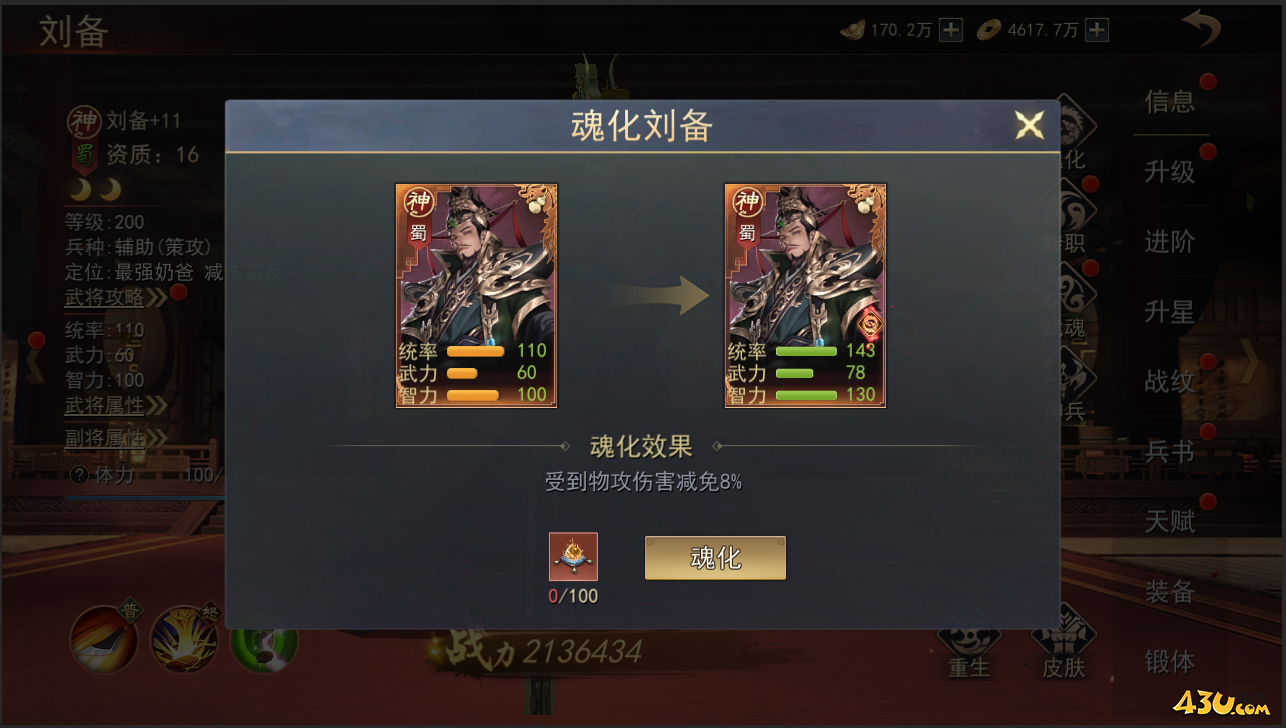The width and height of the screenshot is (1286, 728).
Task: Switch to the 信息 tab
Action: 1170,102
